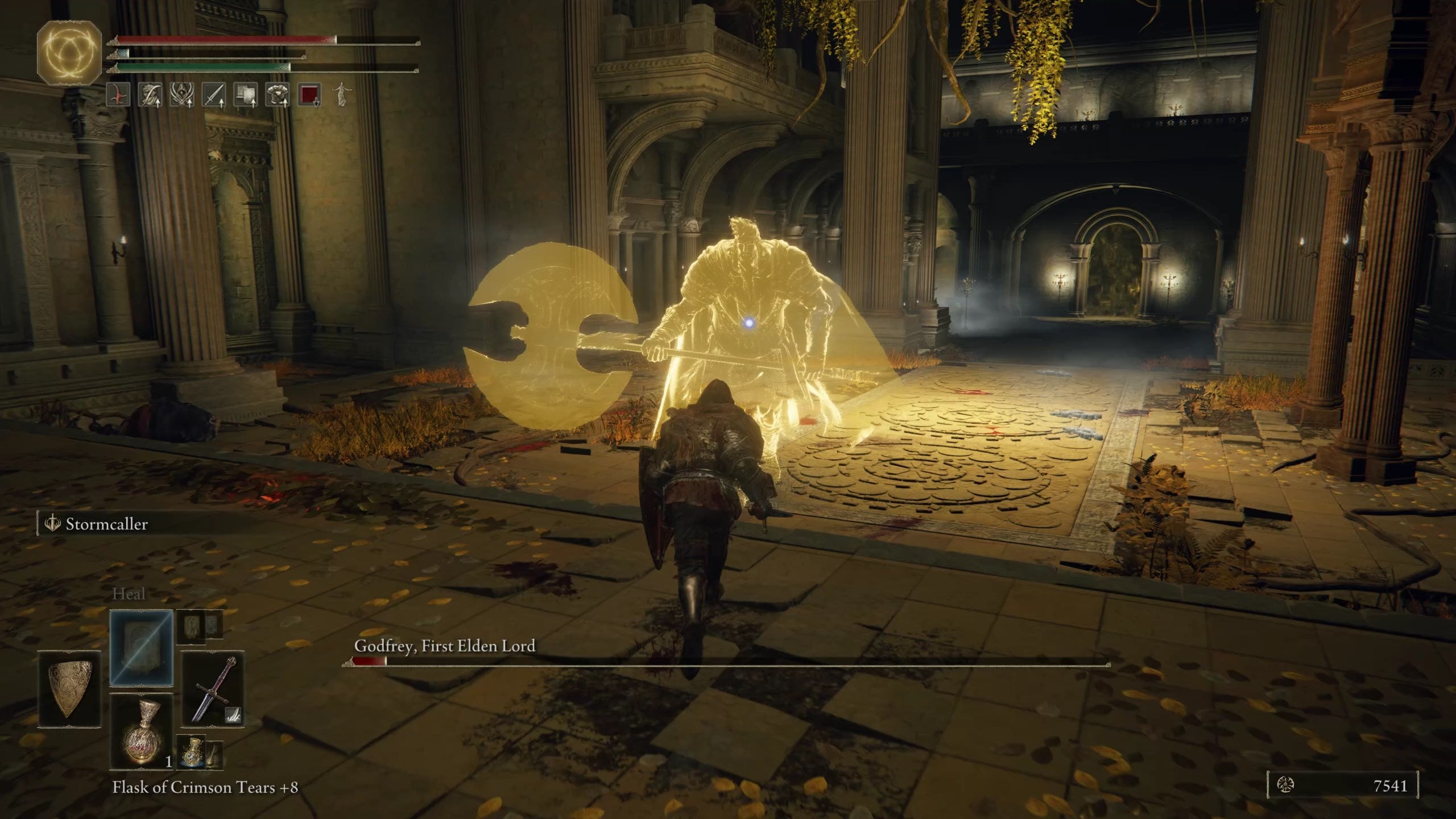Click the chest armor defense buff icon

click(278, 94)
